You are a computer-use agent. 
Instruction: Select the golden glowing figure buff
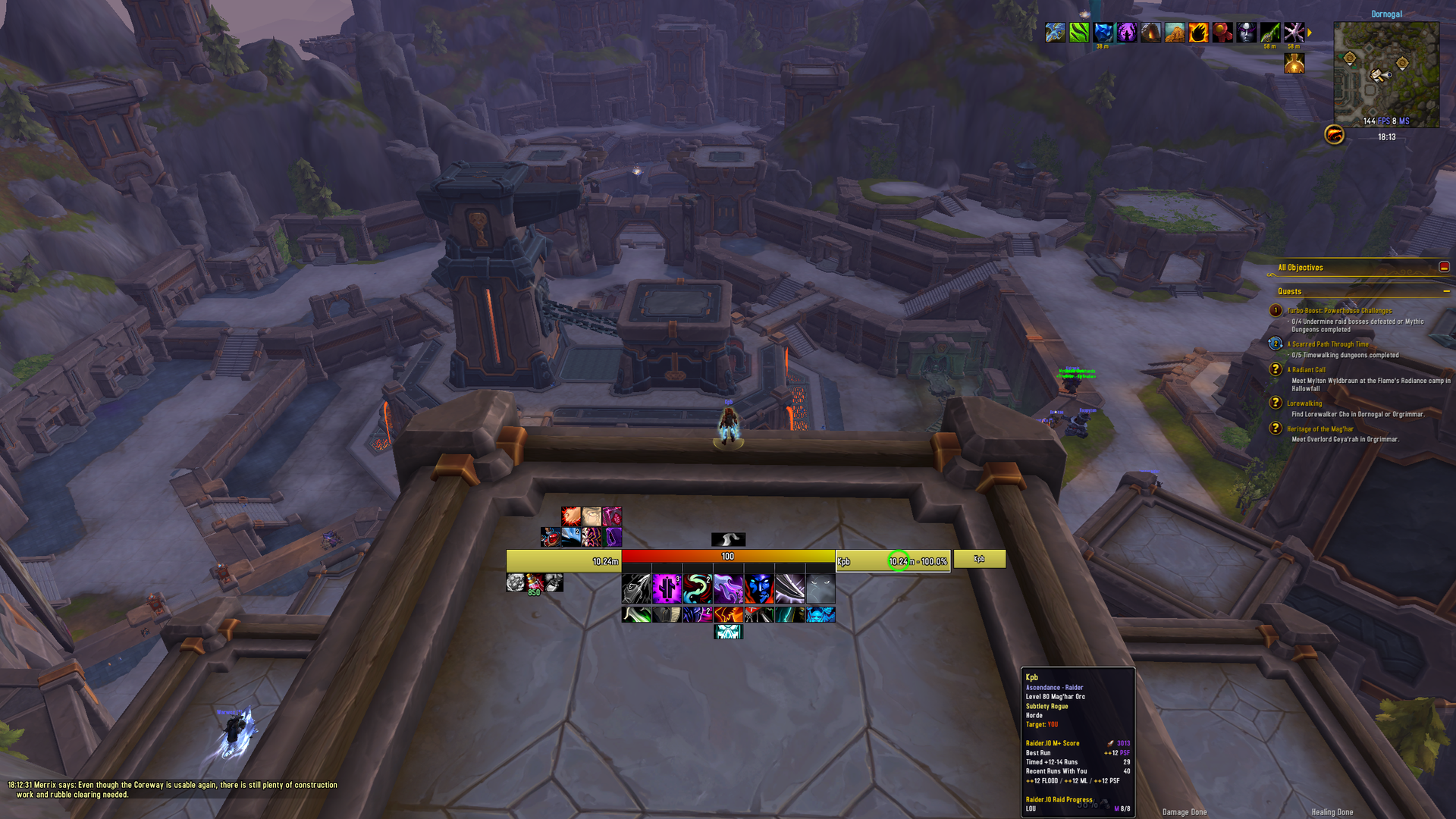point(1294,64)
